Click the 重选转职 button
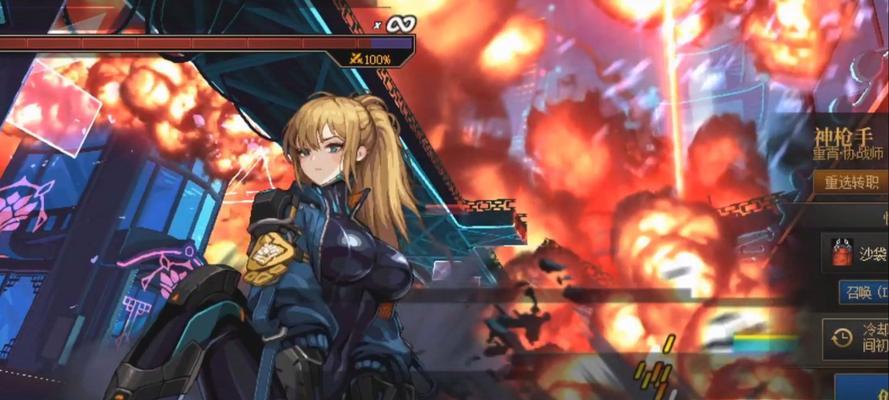 (851, 183)
